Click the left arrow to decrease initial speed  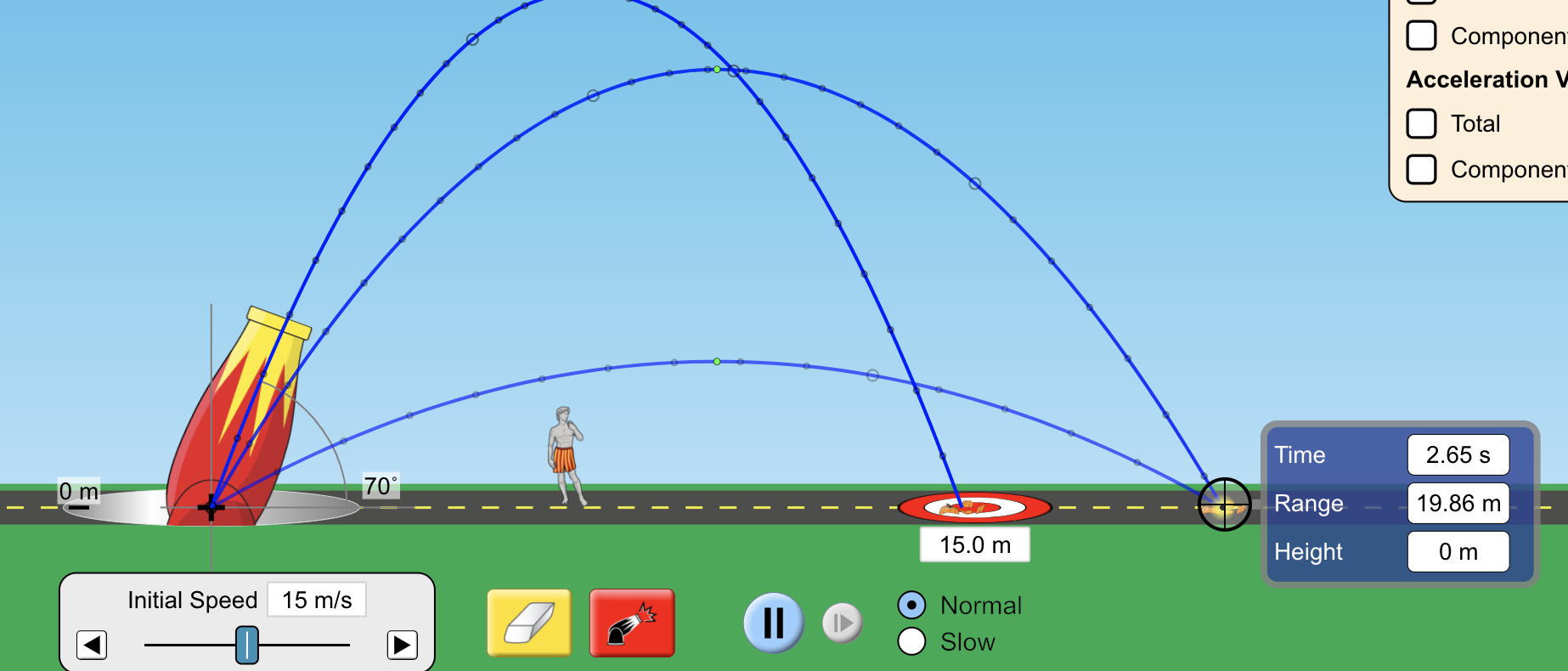coord(92,645)
